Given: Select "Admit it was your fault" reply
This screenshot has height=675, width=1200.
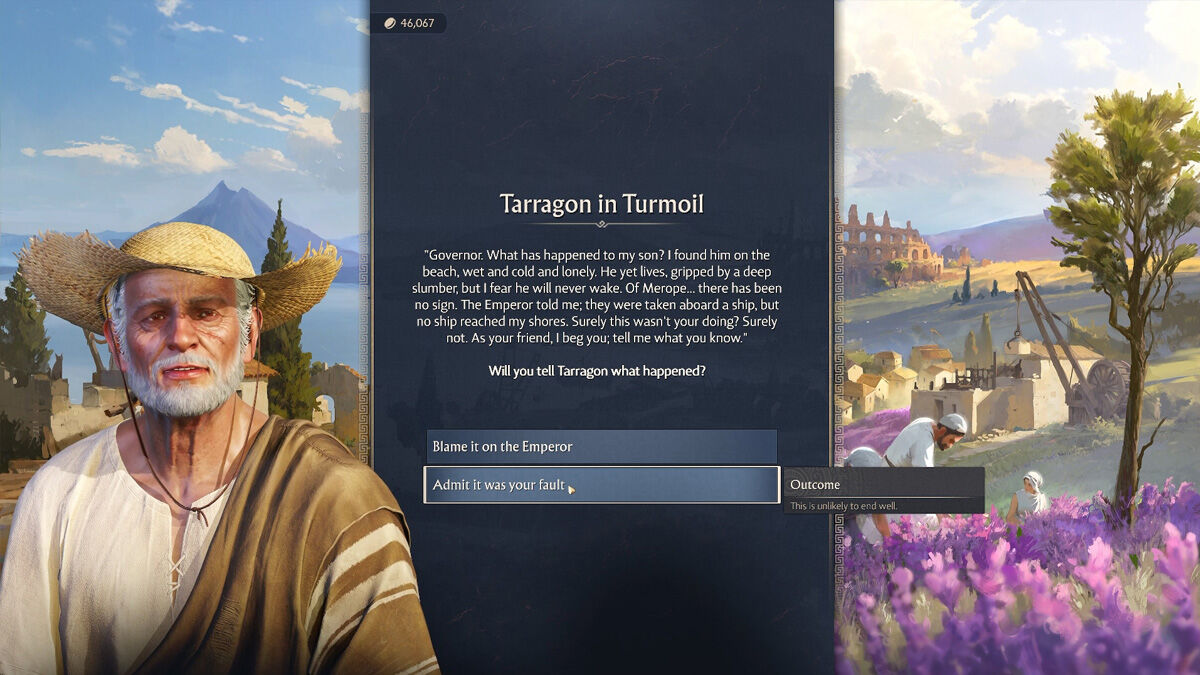Looking at the screenshot, I should tap(601, 485).
